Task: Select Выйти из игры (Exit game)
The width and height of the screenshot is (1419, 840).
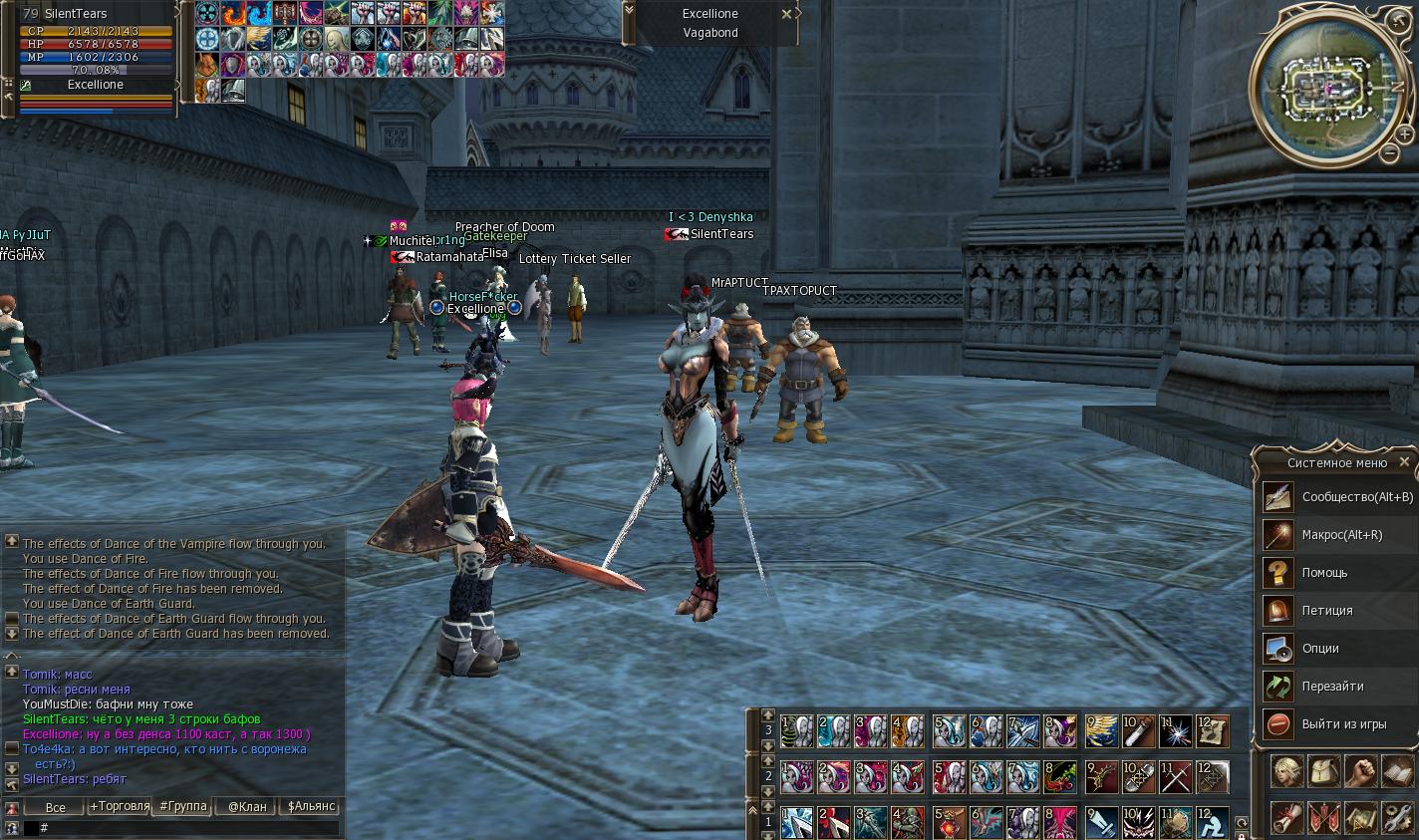Action: 1342,724
